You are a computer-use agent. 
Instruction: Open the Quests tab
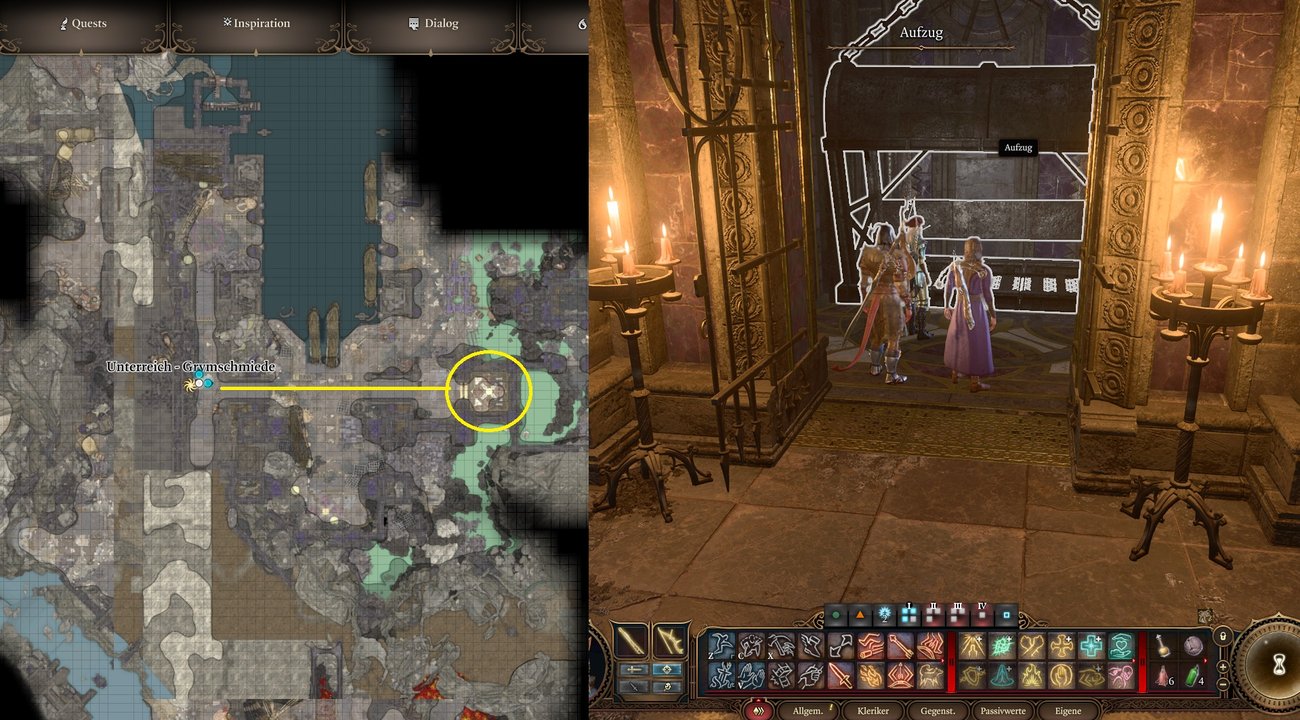click(x=82, y=23)
